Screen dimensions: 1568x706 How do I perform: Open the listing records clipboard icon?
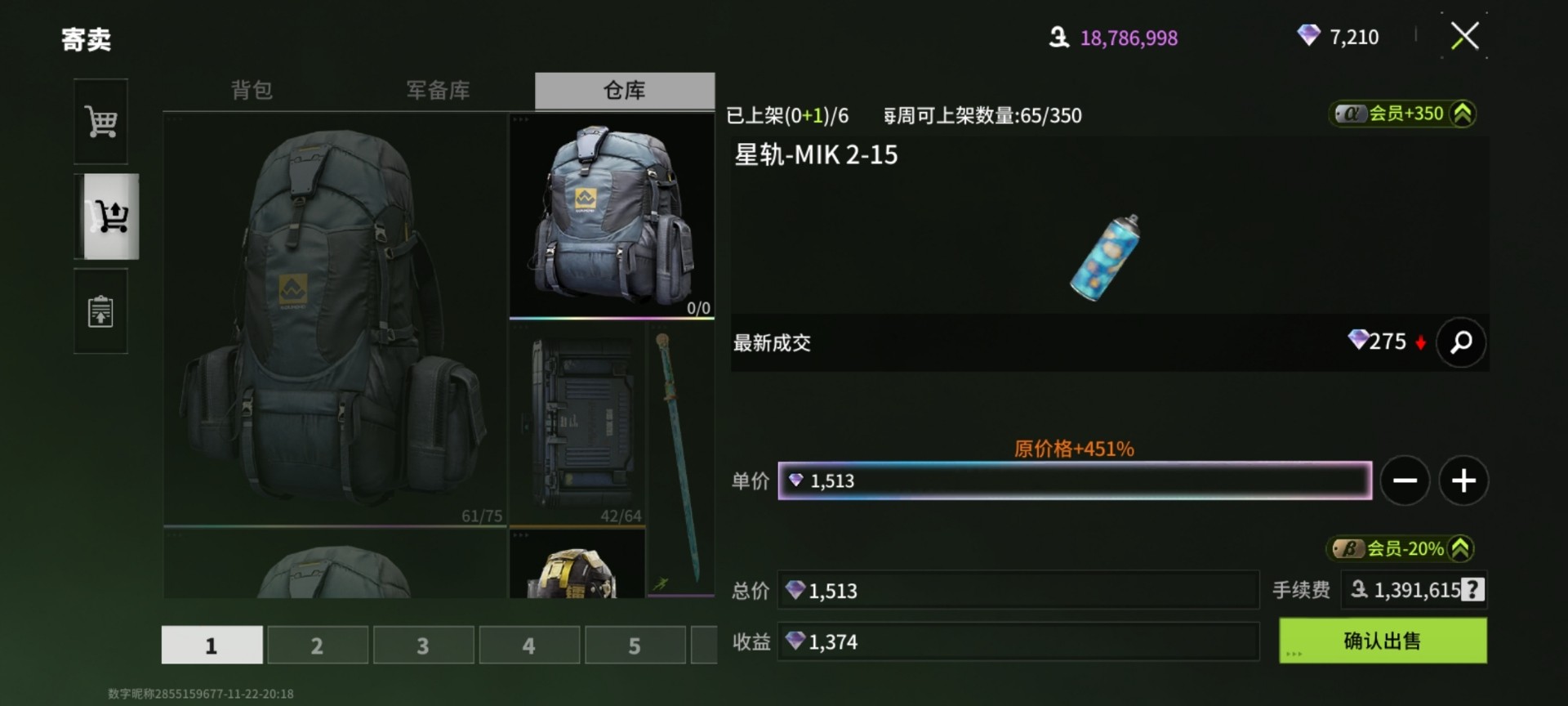100,311
